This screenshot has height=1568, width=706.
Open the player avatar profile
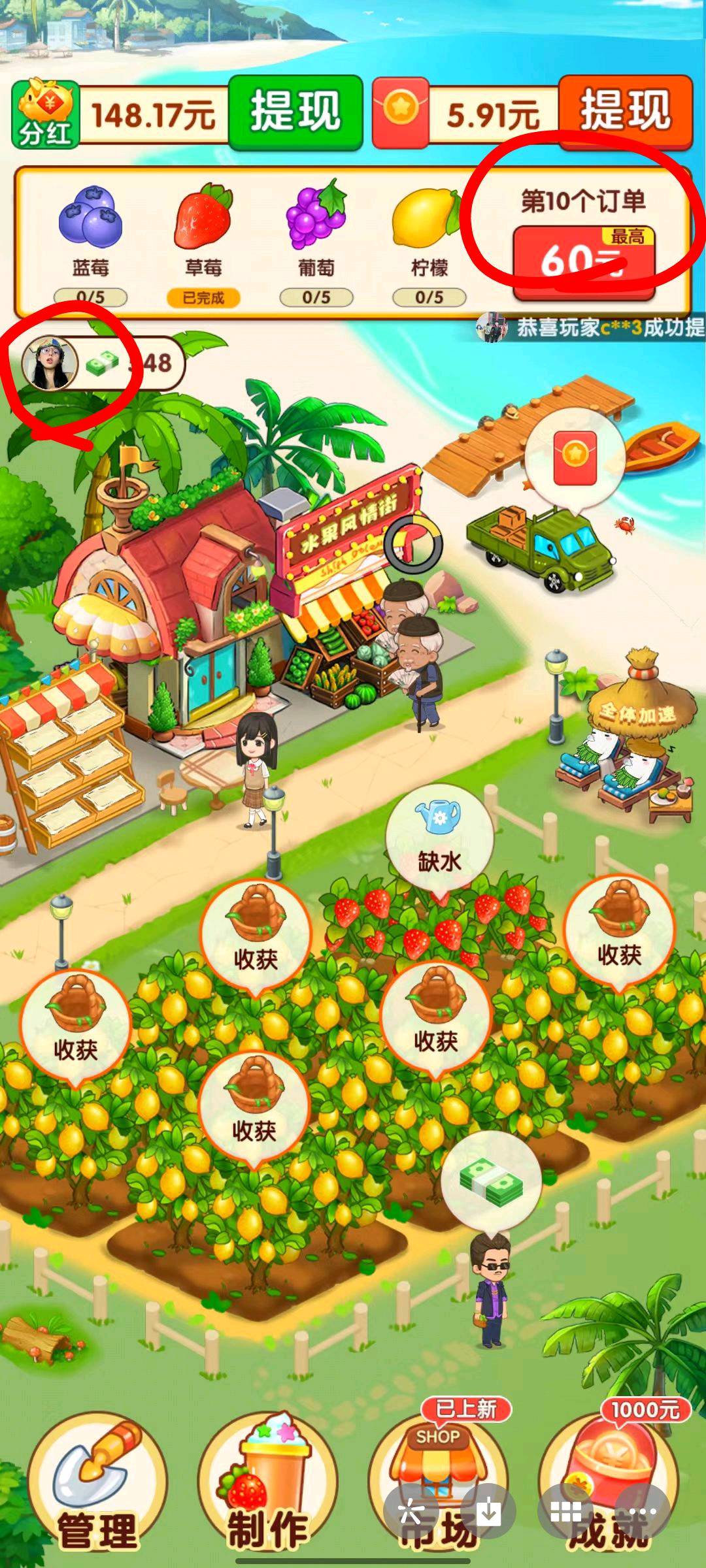(50, 363)
